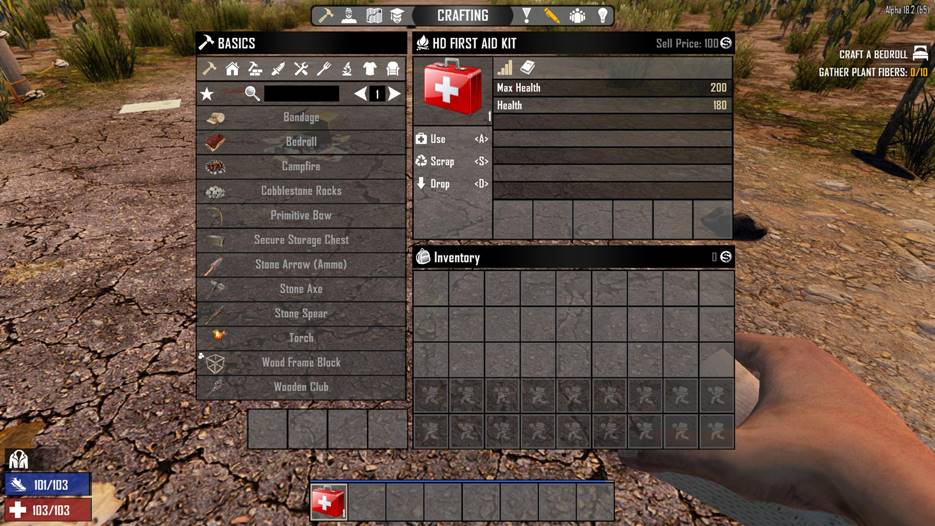Viewport: 935px width, 526px height.
Task: Select the Wooden Club recipe
Action: tap(301, 387)
